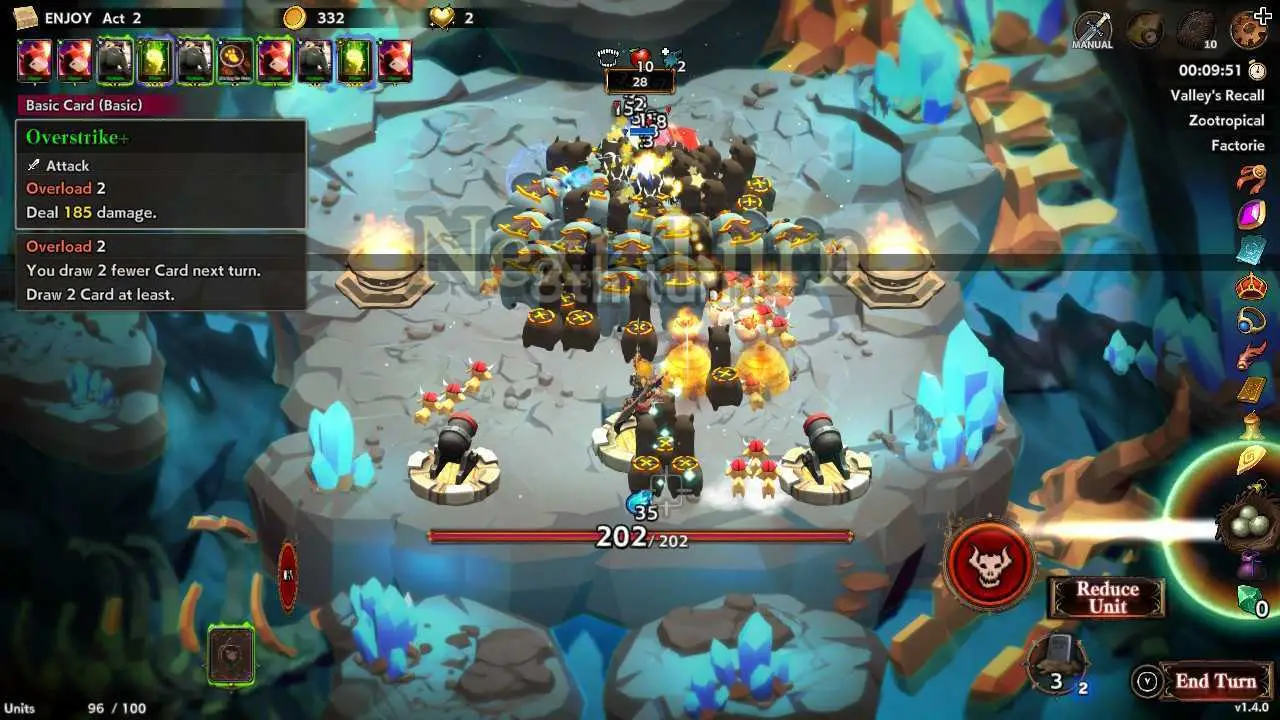Click the Reduce Unit button
1280x720 pixels.
[x=1107, y=598]
